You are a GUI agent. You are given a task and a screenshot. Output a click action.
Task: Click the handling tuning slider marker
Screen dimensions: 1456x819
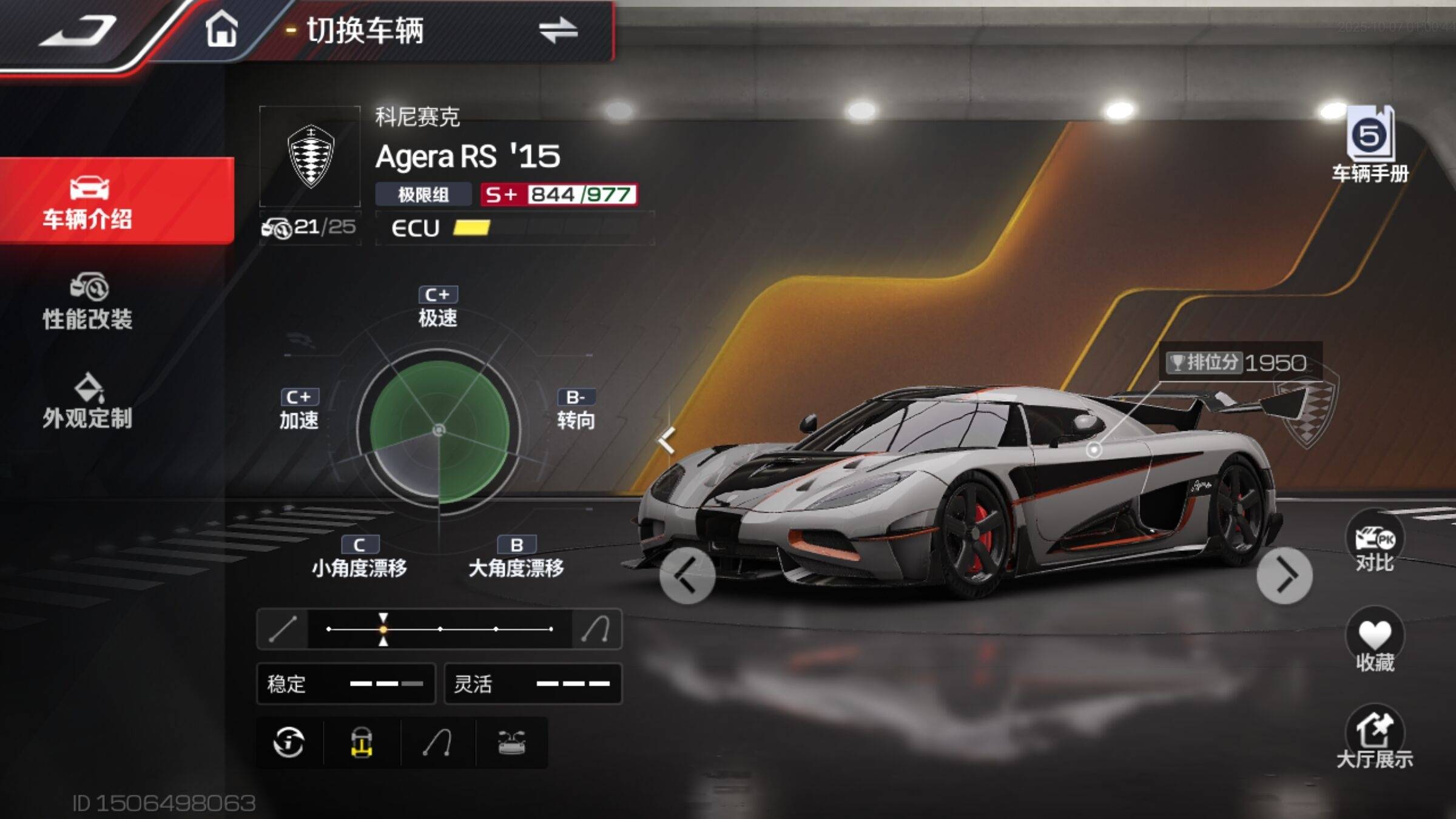click(383, 629)
